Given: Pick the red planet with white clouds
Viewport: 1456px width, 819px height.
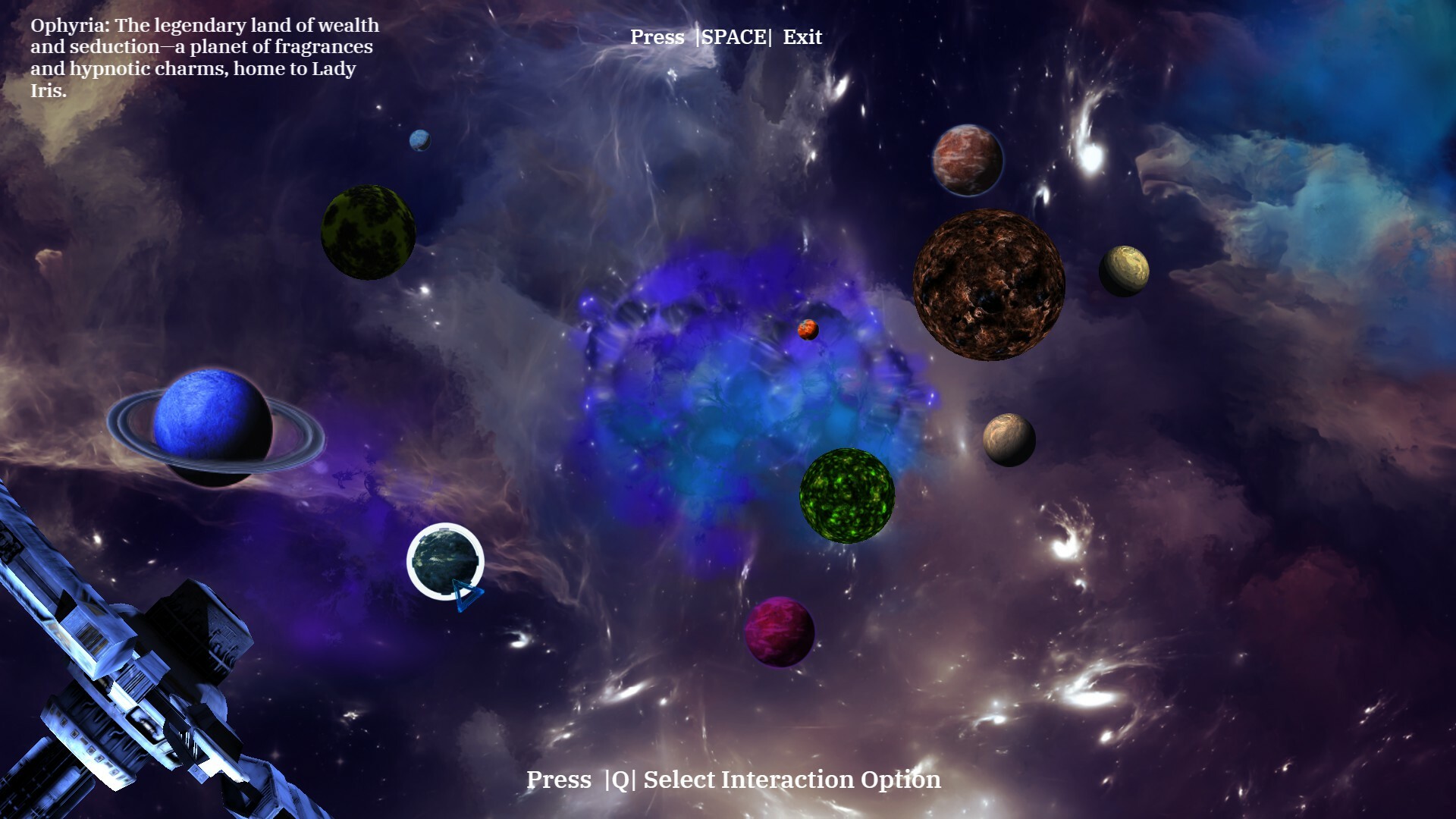Looking at the screenshot, I should coord(967,160).
